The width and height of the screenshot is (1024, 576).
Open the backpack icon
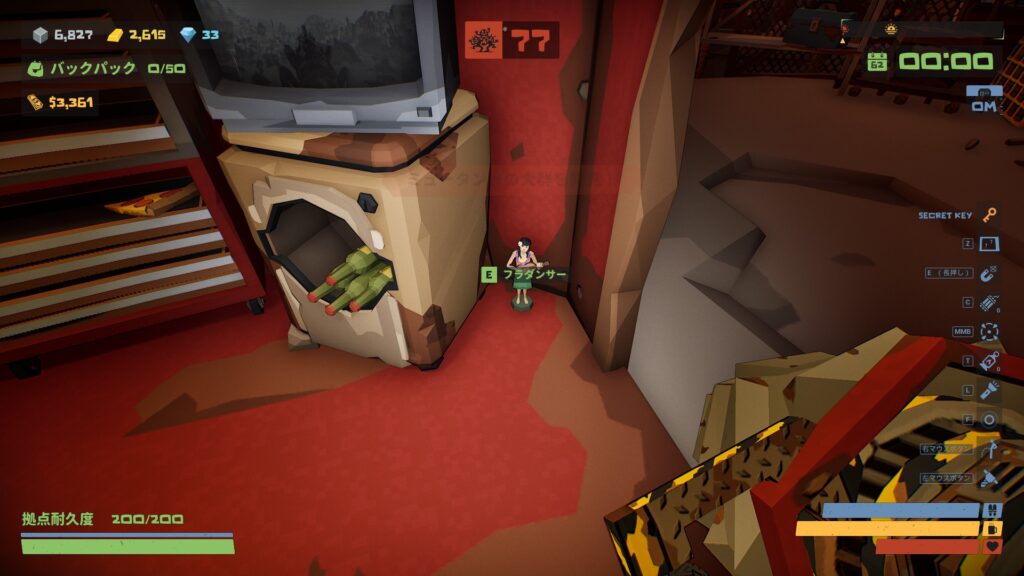(36, 69)
